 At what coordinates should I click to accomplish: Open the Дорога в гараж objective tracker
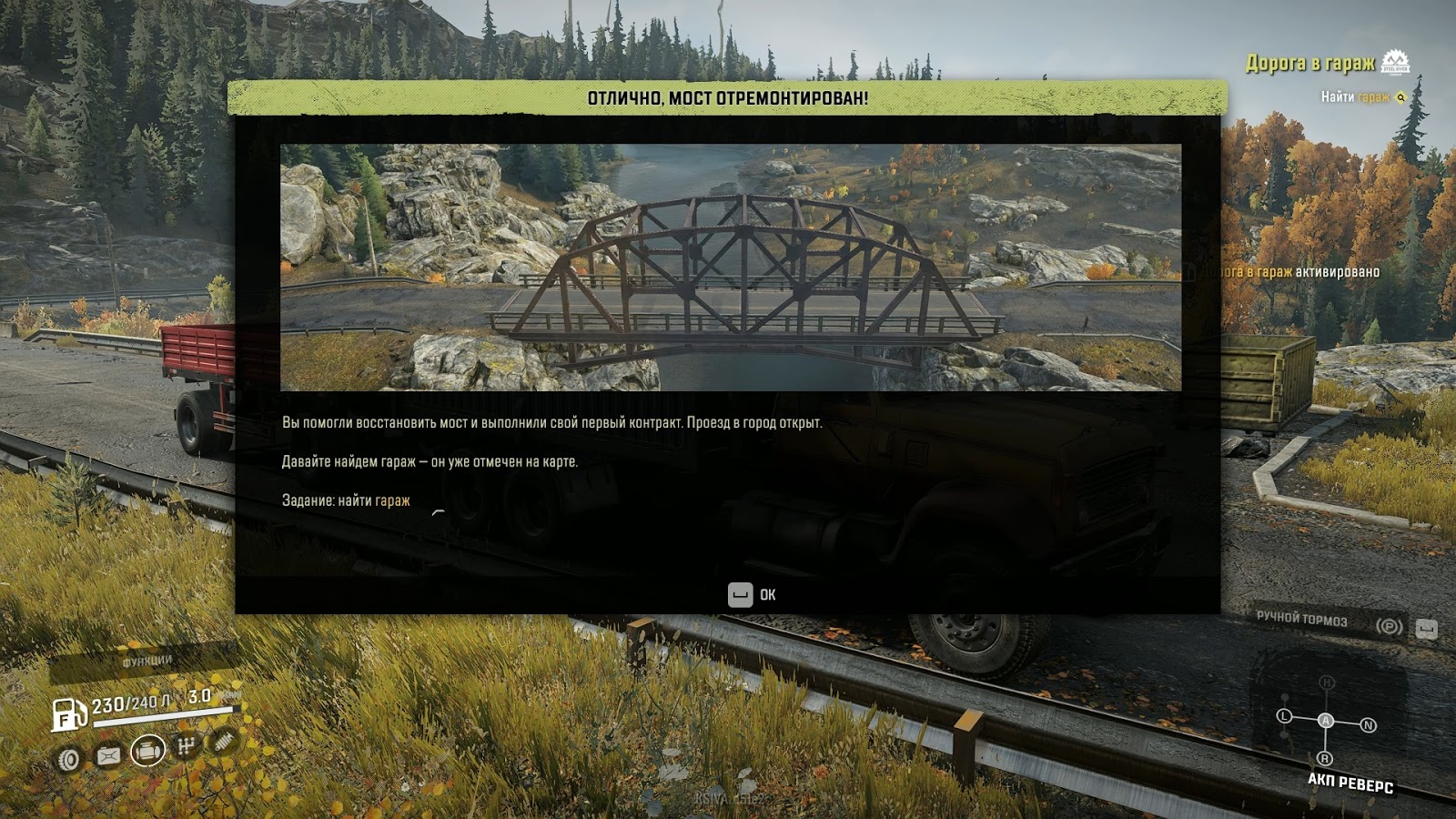click(x=1310, y=63)
